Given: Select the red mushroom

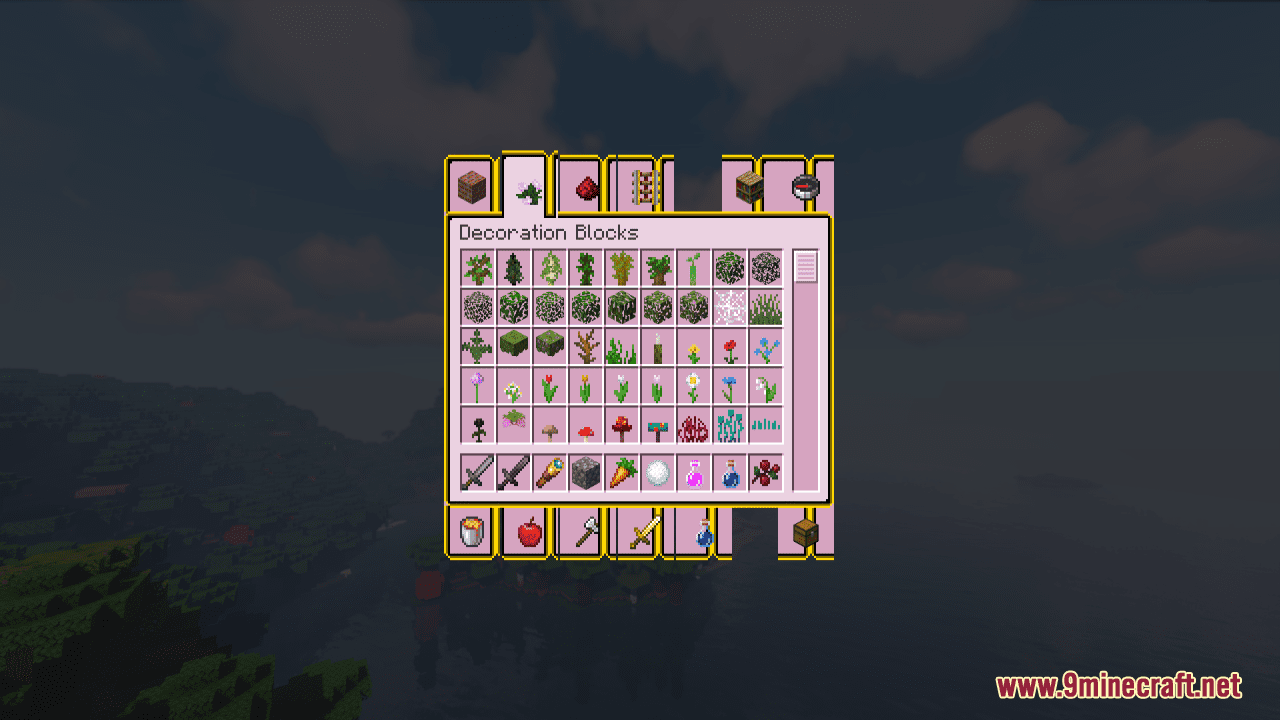Looking at the screenshot, I should pyautogui.click(x=585, y=425).
